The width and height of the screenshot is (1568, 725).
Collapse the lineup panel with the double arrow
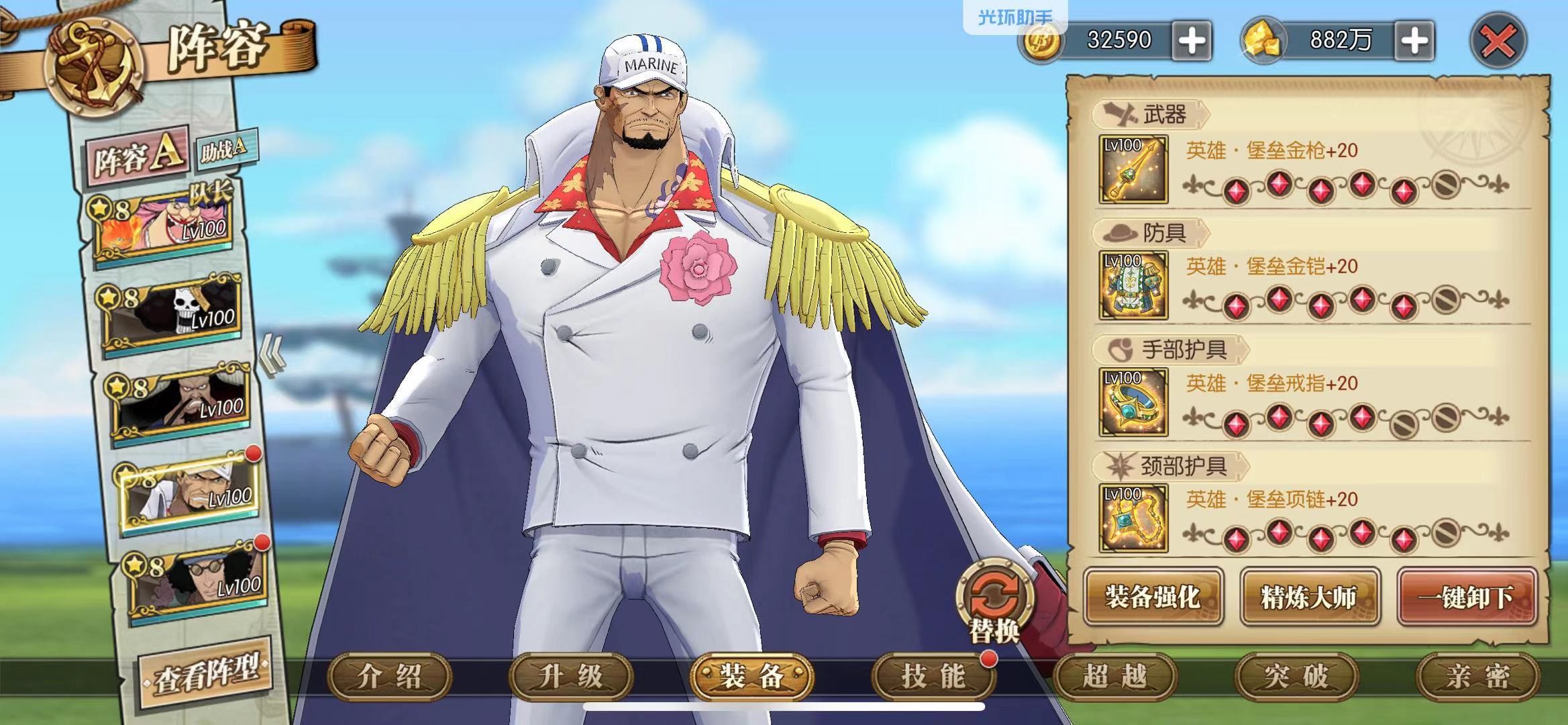coord(273,354)
